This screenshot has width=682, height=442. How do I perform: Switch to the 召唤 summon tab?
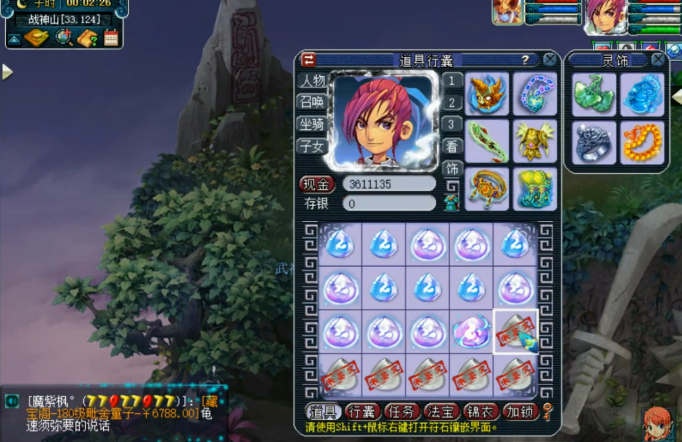[x=312, y=102]
